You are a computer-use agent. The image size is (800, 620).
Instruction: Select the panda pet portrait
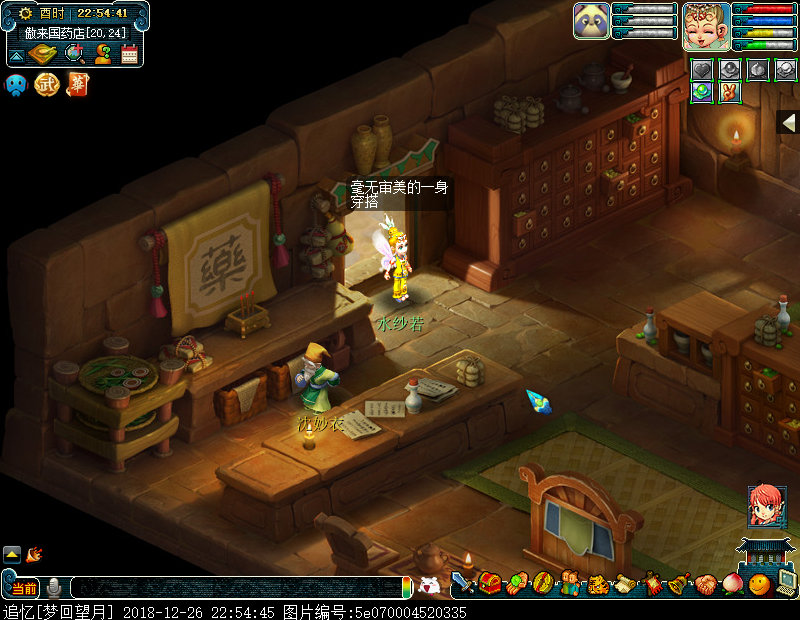pos(592,21)
